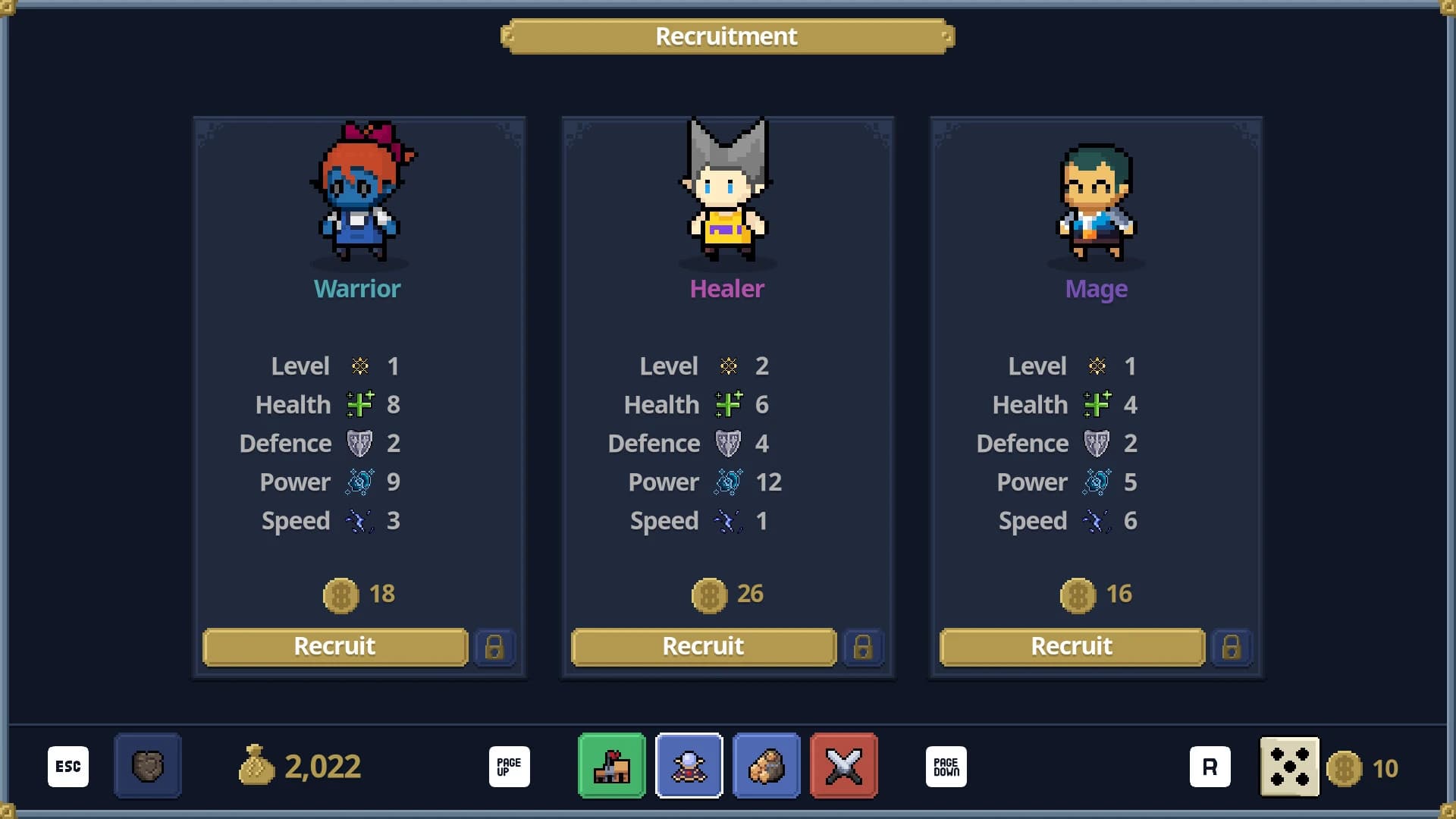Open the crystal ball recruitment tab icon
1456x819 pixels.
689,766
